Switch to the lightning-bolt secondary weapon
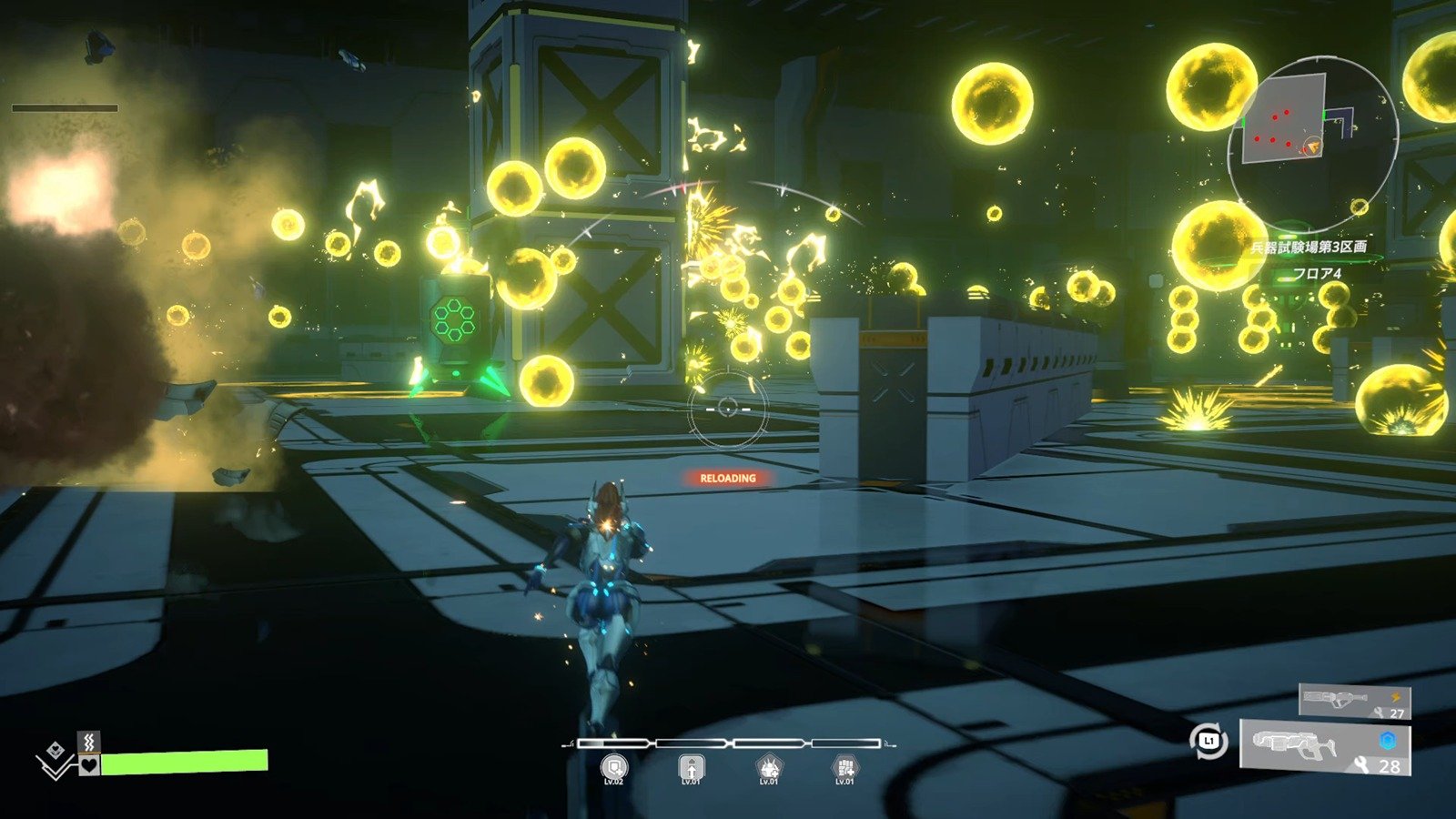 pos(1354,700)
